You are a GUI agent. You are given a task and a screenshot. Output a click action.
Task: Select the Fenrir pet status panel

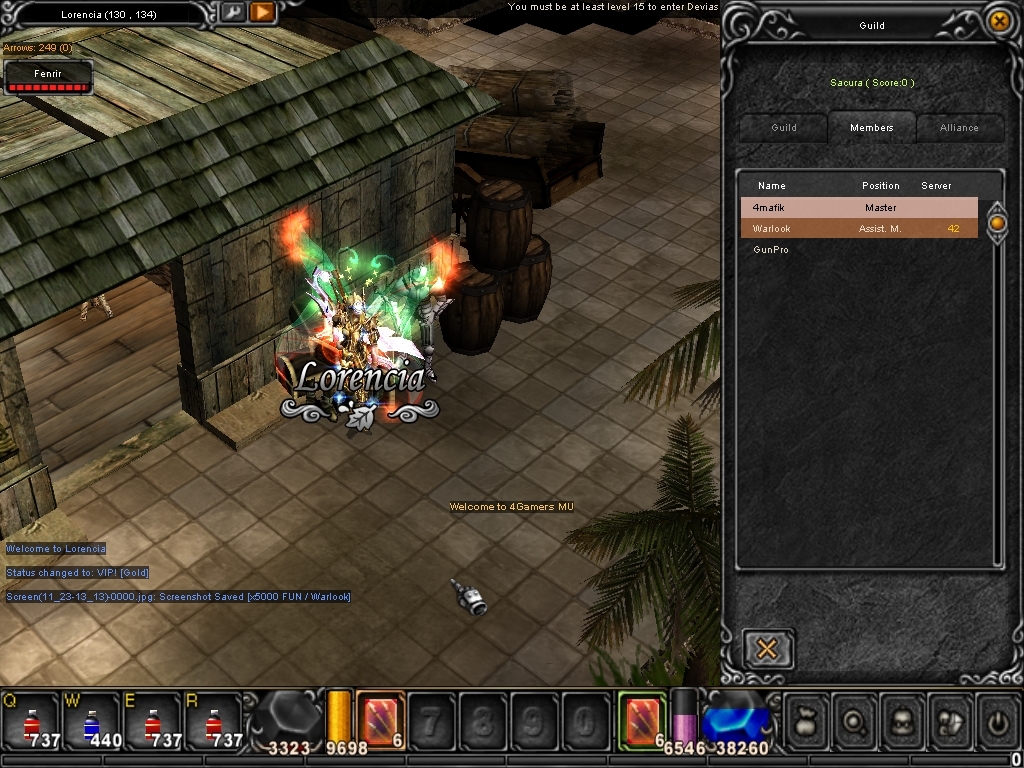pos(49,78)
